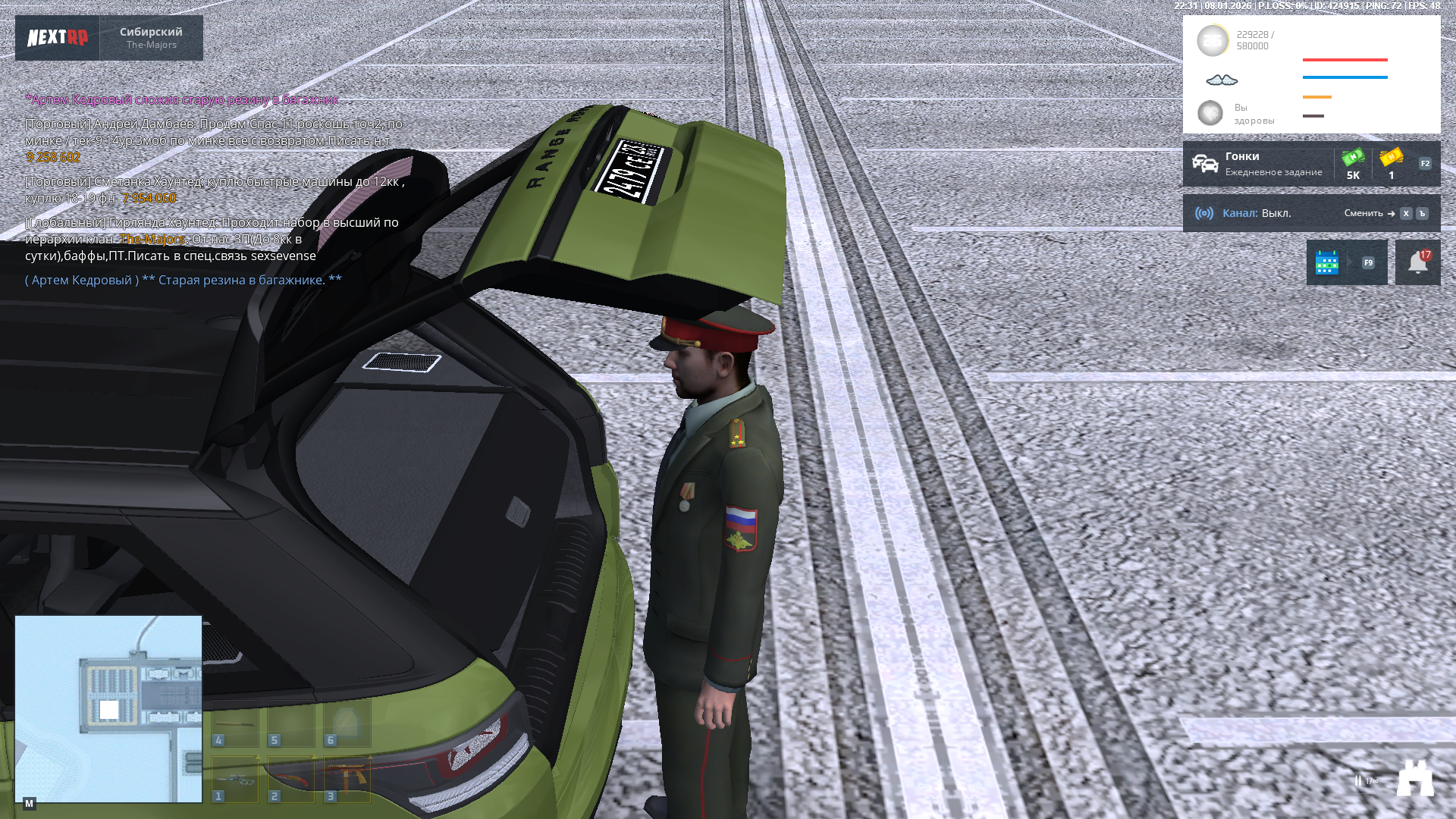Viewport: 1456px width, 819px height.
Task: Open the Гонки daily task panel
Action: 1257,164
